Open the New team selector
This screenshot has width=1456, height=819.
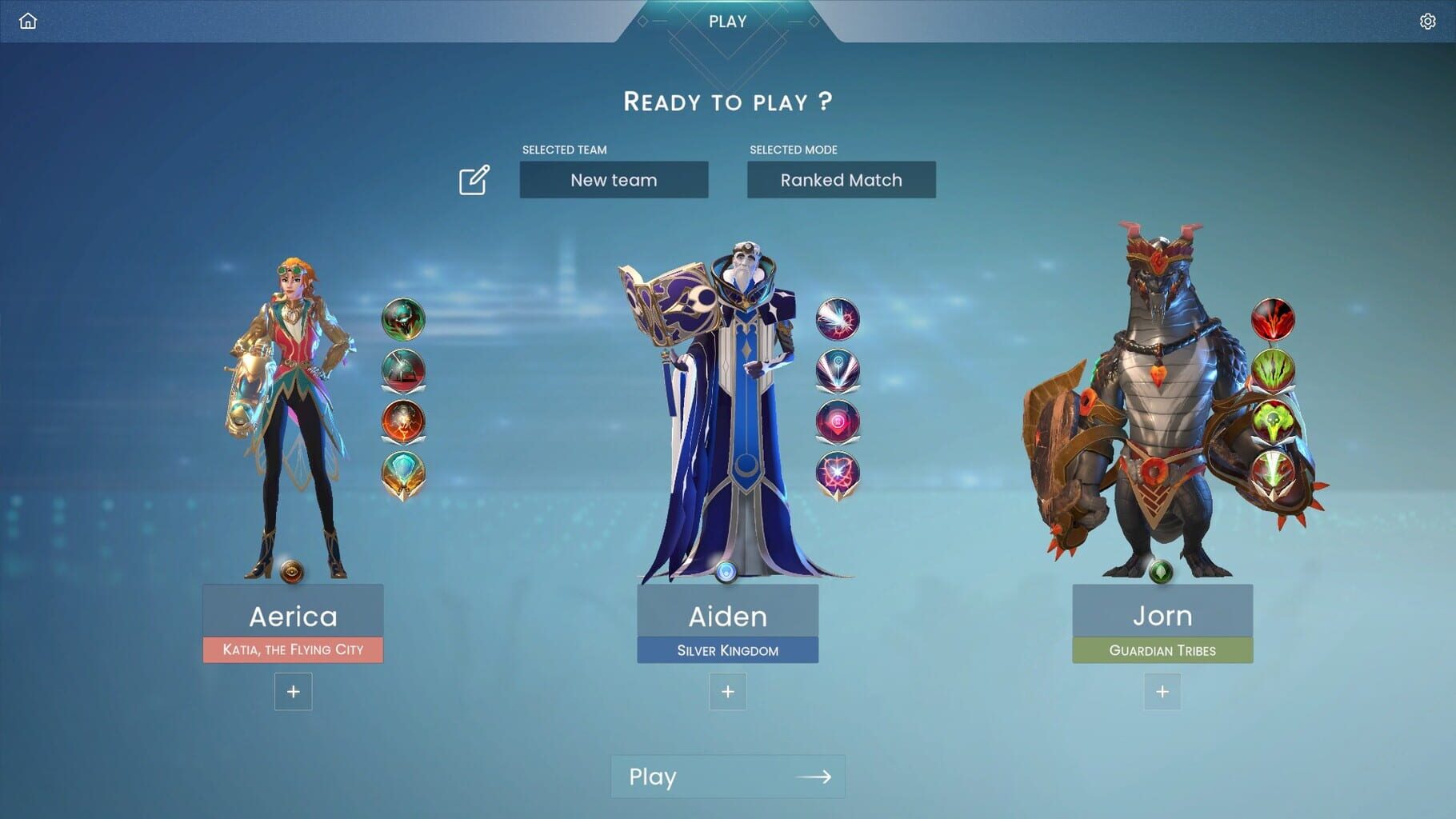pos(614,180)
